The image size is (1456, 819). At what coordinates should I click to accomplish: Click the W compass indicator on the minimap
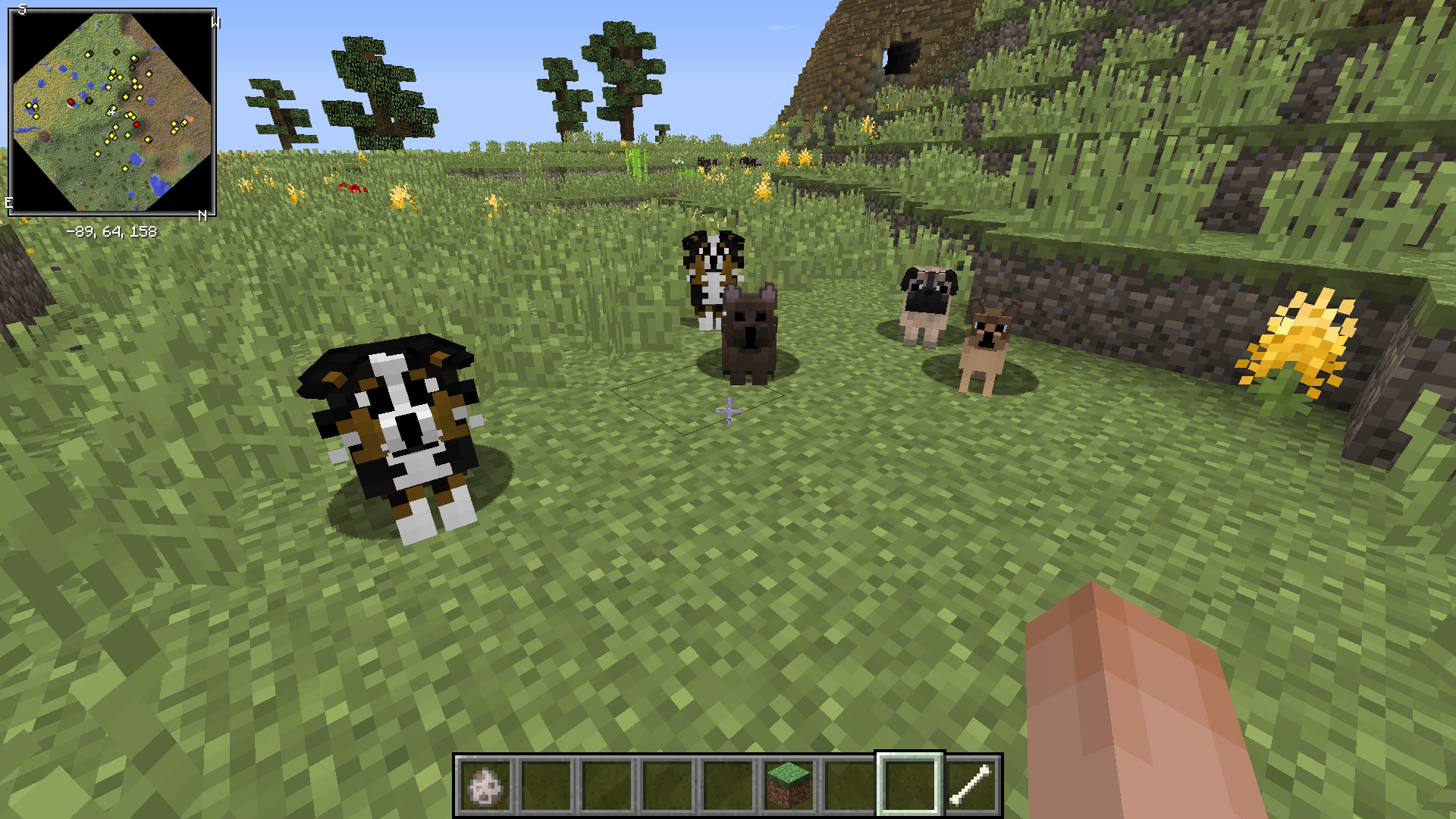tap(214, 22)
